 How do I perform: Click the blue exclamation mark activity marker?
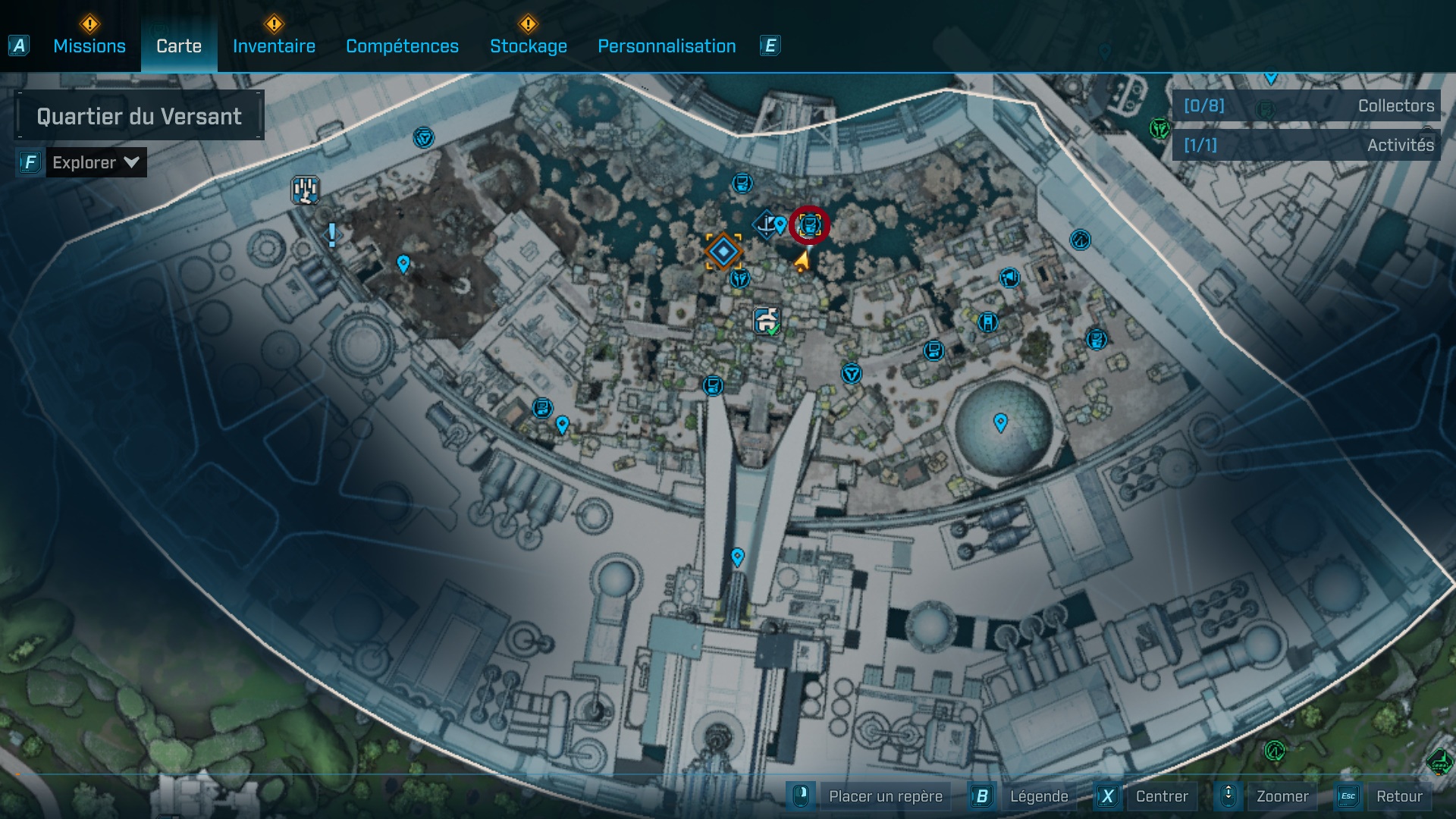point(331,235)
